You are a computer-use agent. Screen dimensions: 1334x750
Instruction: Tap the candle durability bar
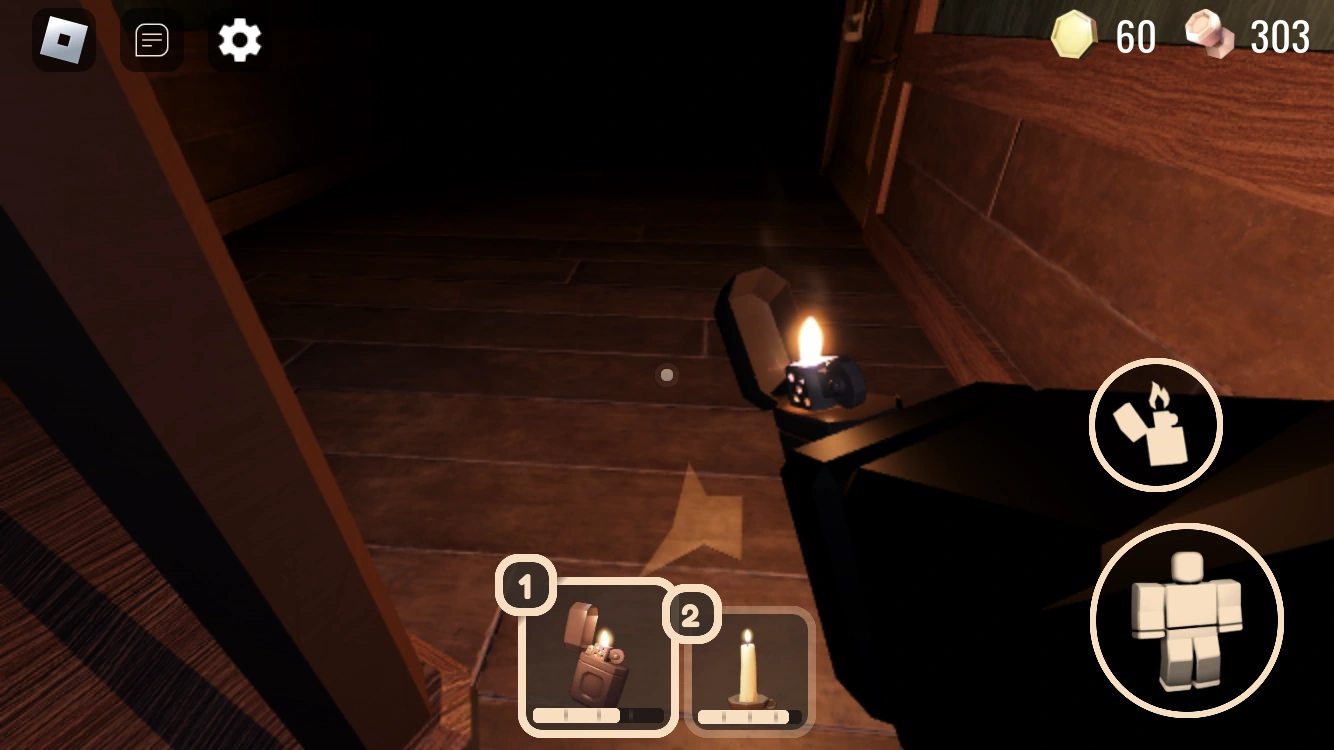[749, 716]
